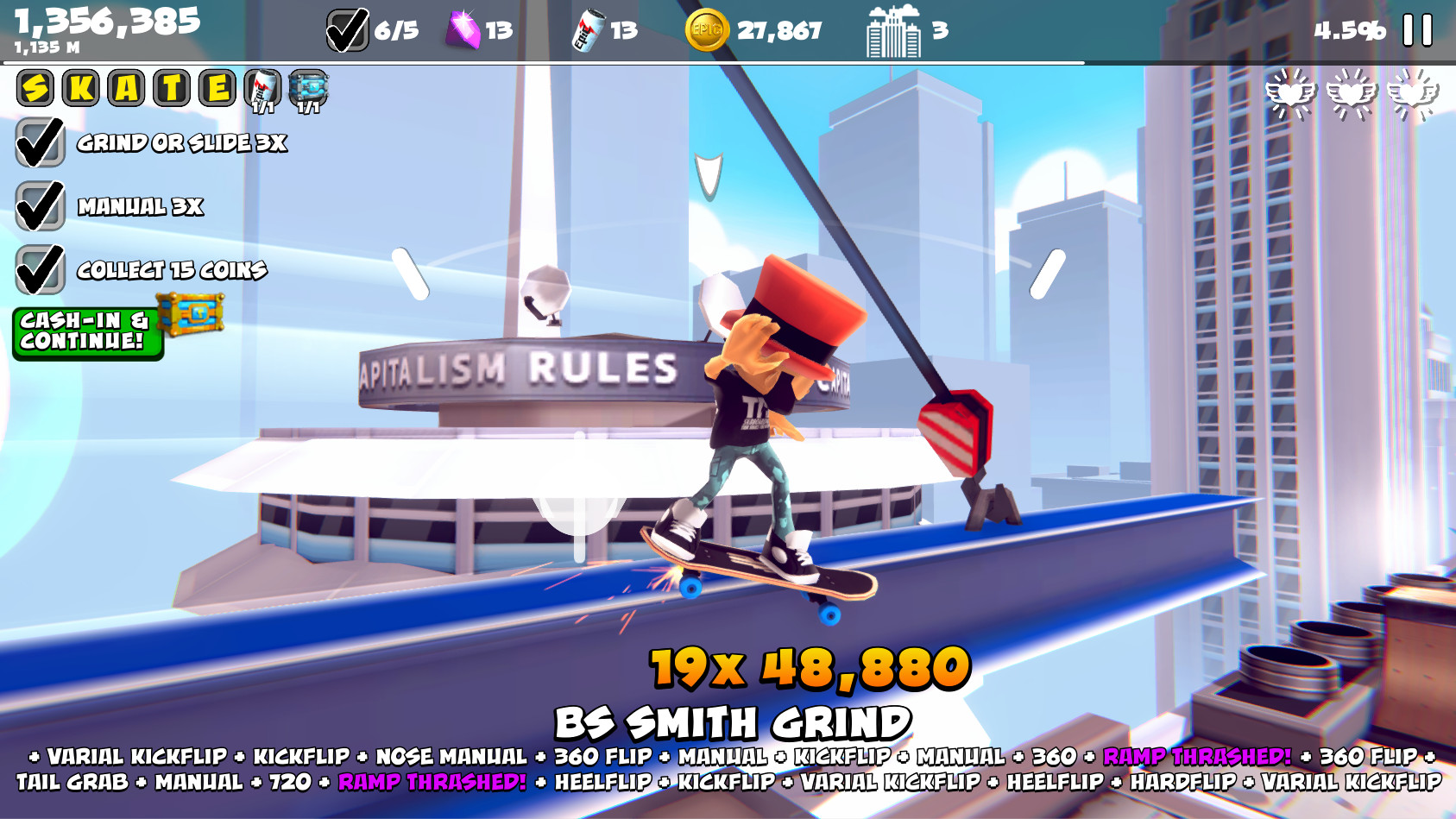This screenshot has width=1456, height=819.
Task: Click the city buildings counter icon
Action: pos(893,28)
